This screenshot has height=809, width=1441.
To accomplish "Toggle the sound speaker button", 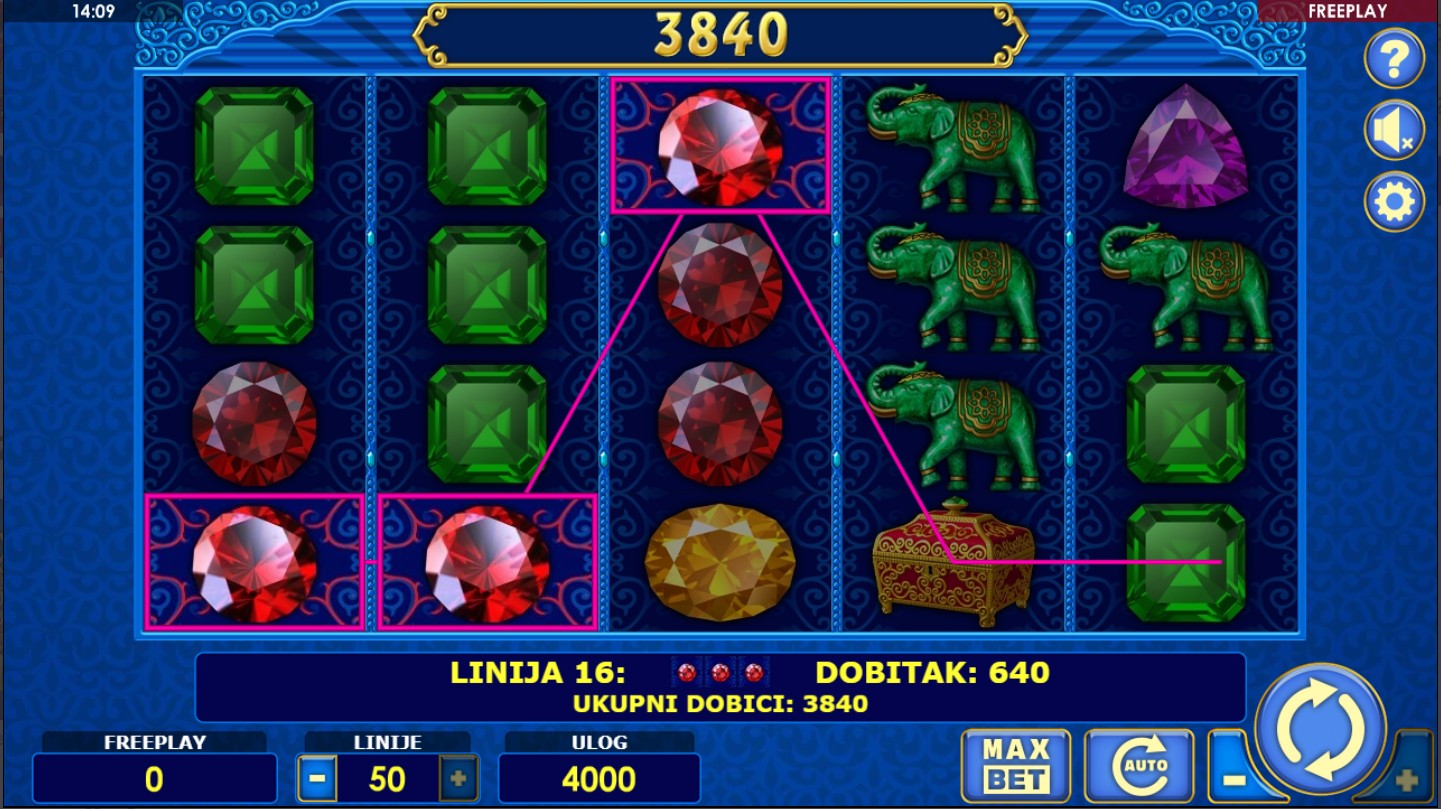I will 1394,131.
